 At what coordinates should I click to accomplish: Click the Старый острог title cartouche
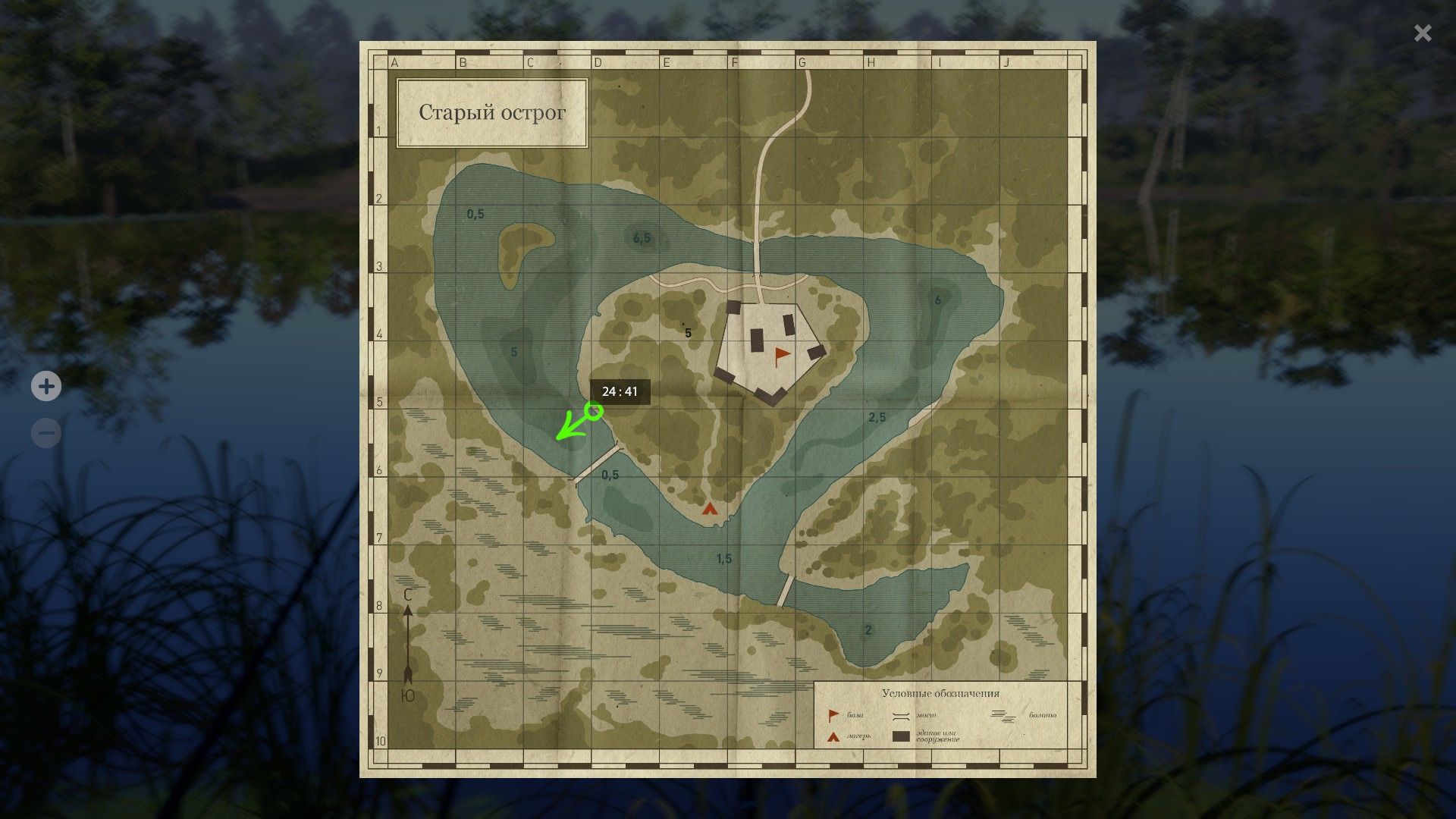click(x=491, y=112)
